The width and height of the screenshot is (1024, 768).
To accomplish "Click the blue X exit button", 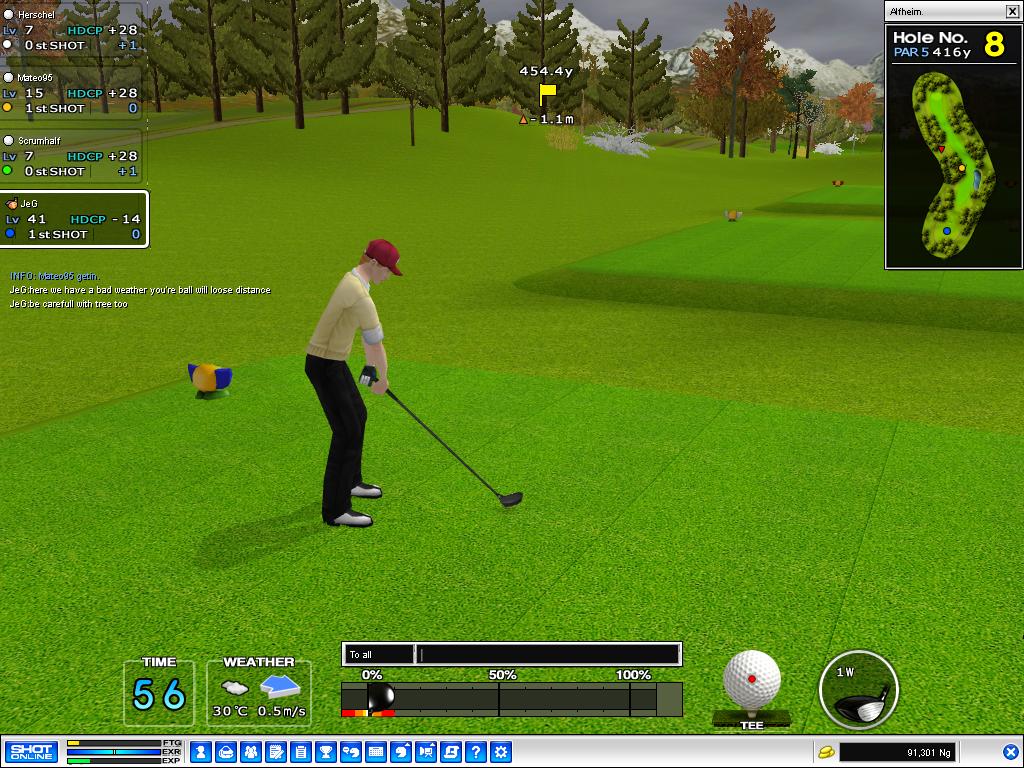I will click(x=1010, y=751).
